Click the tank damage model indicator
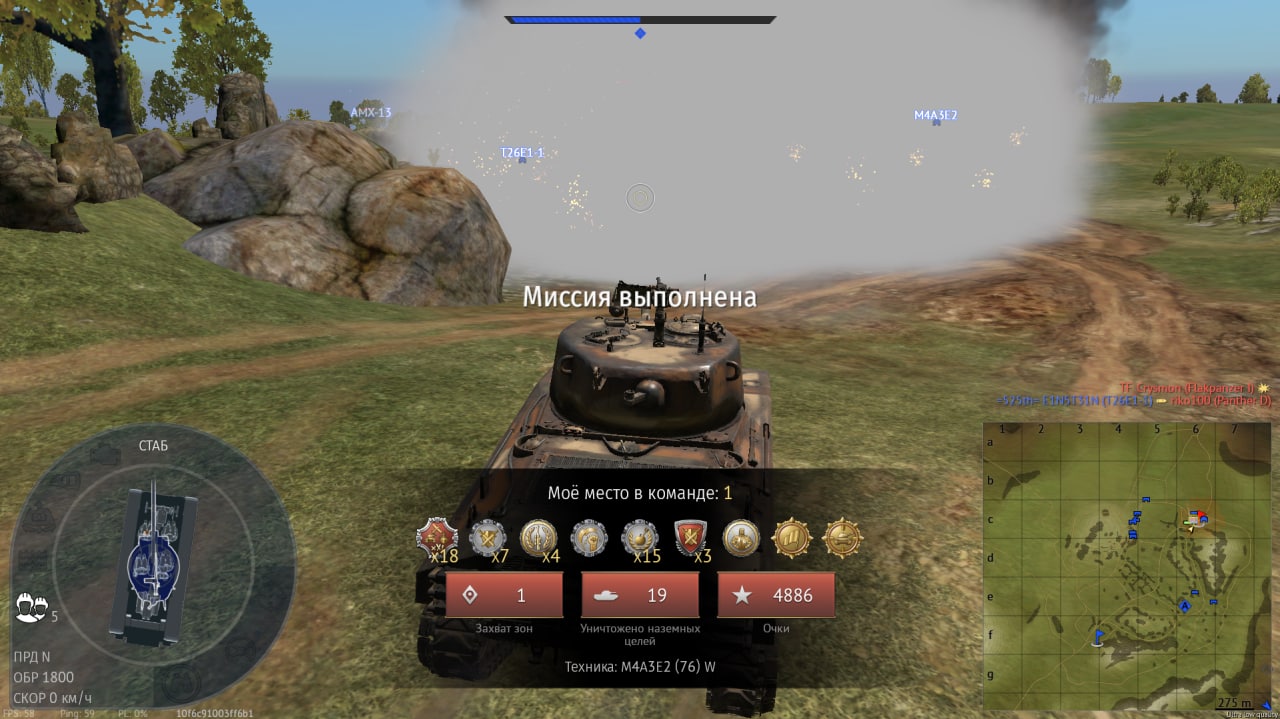 152,565
